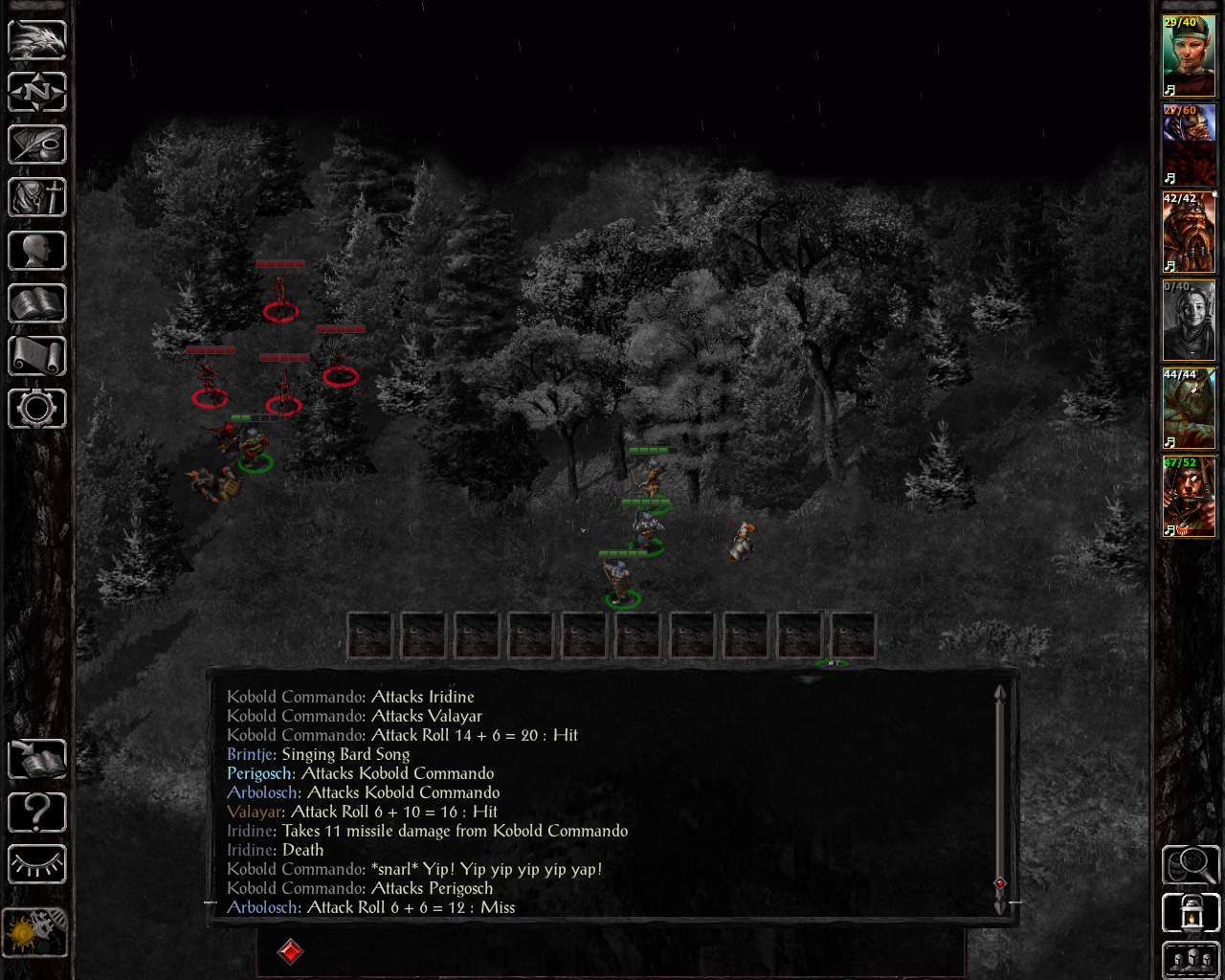Viewport: 1225px width, 980px height.
Task: Select the greyed-out dead character portrait
Action: click(x=1189, y=321)
